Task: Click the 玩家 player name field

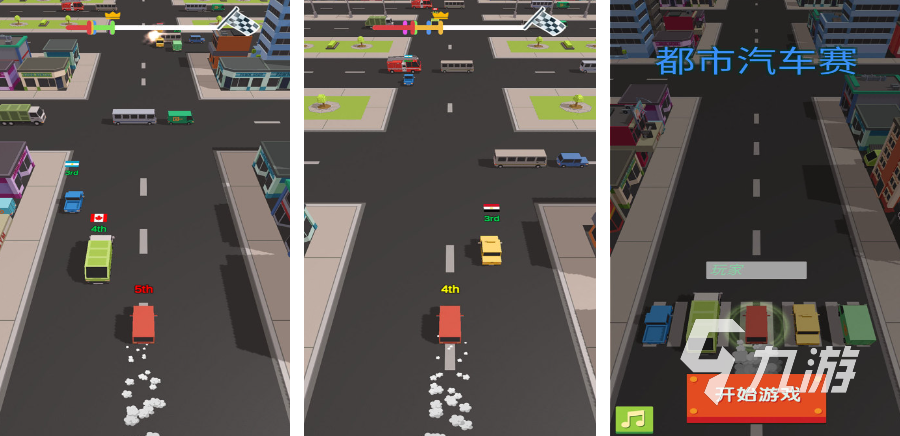Action: click(x=756, y=270)
